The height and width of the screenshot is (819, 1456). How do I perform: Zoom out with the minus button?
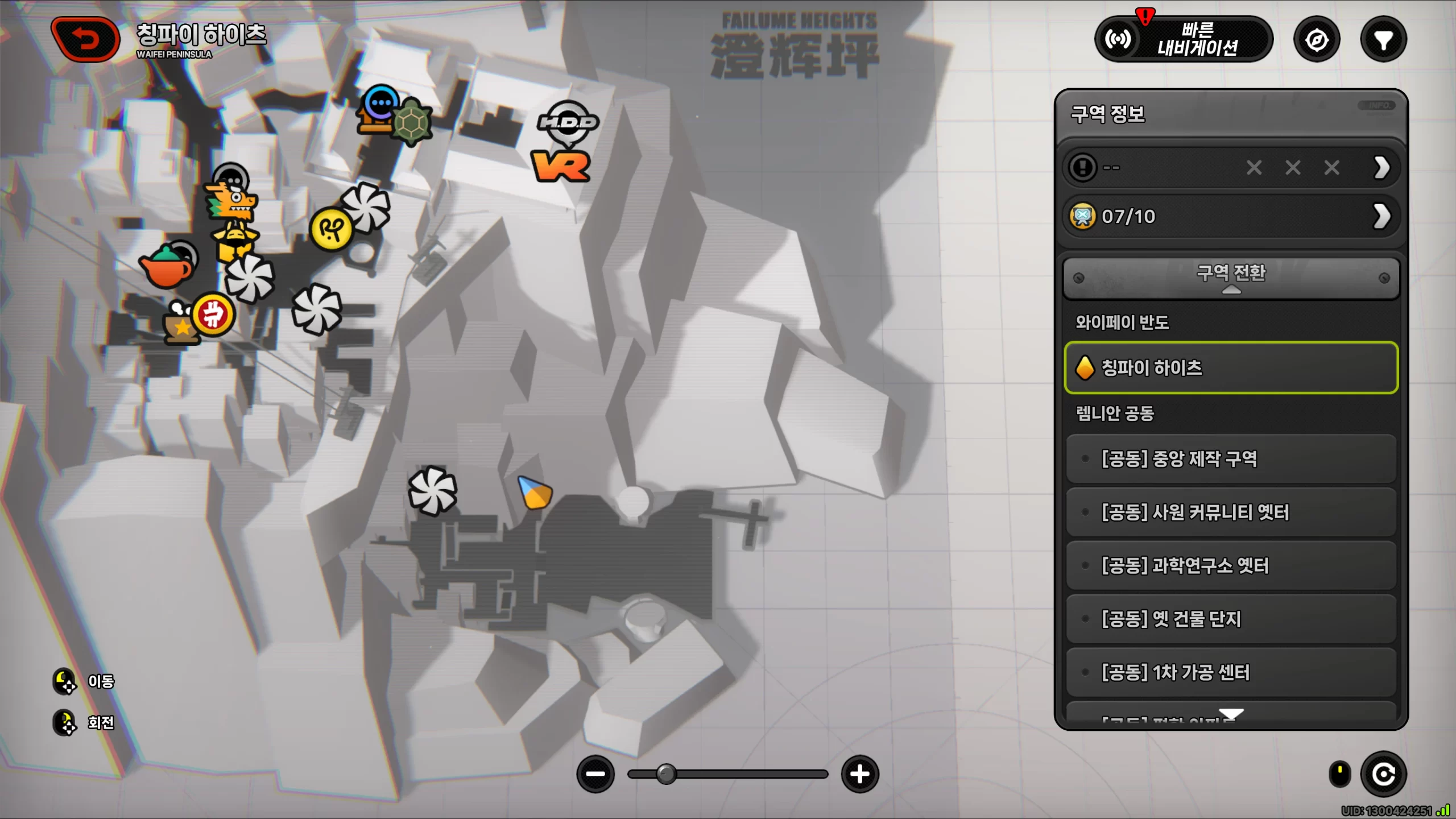[595, 774]
